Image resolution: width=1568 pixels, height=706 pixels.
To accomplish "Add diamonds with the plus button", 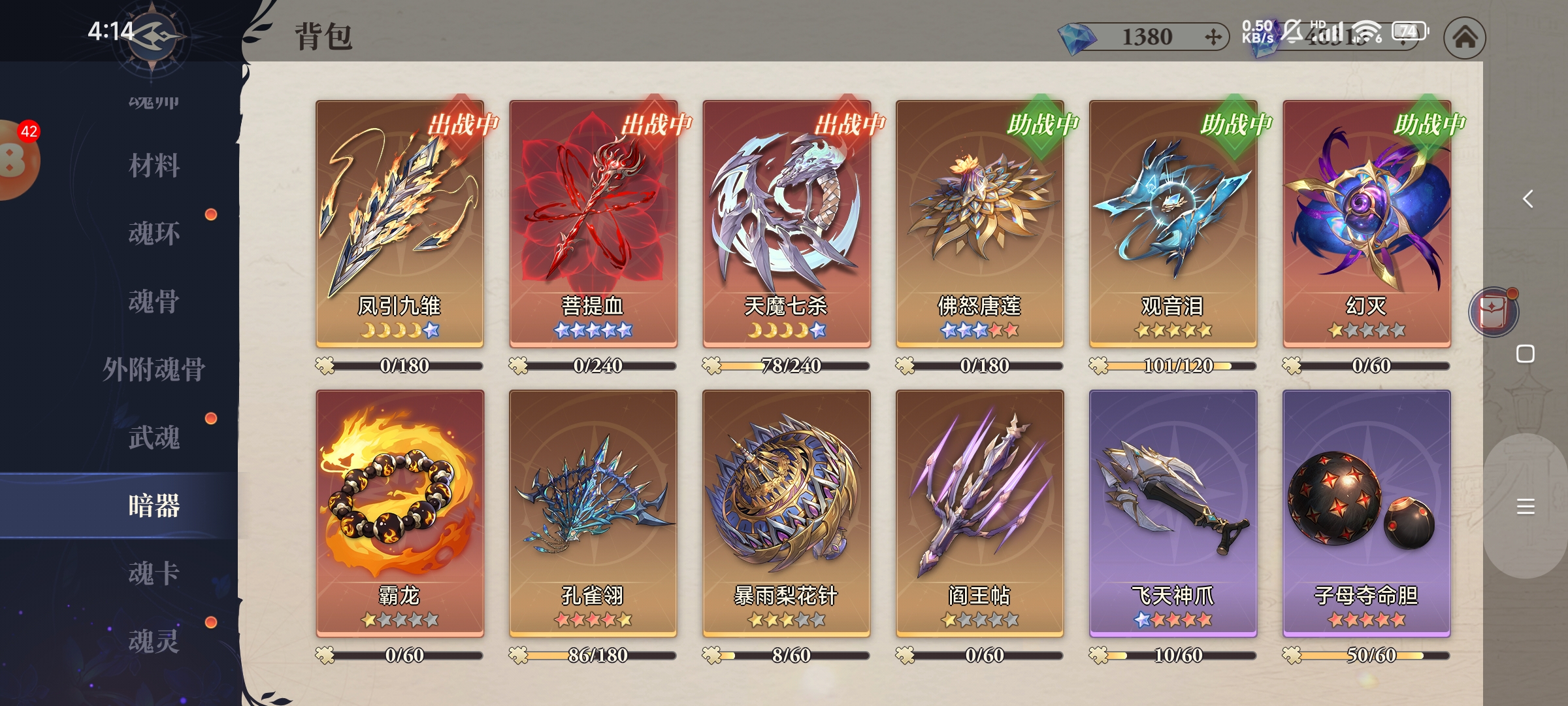I will click(1213, 37).
